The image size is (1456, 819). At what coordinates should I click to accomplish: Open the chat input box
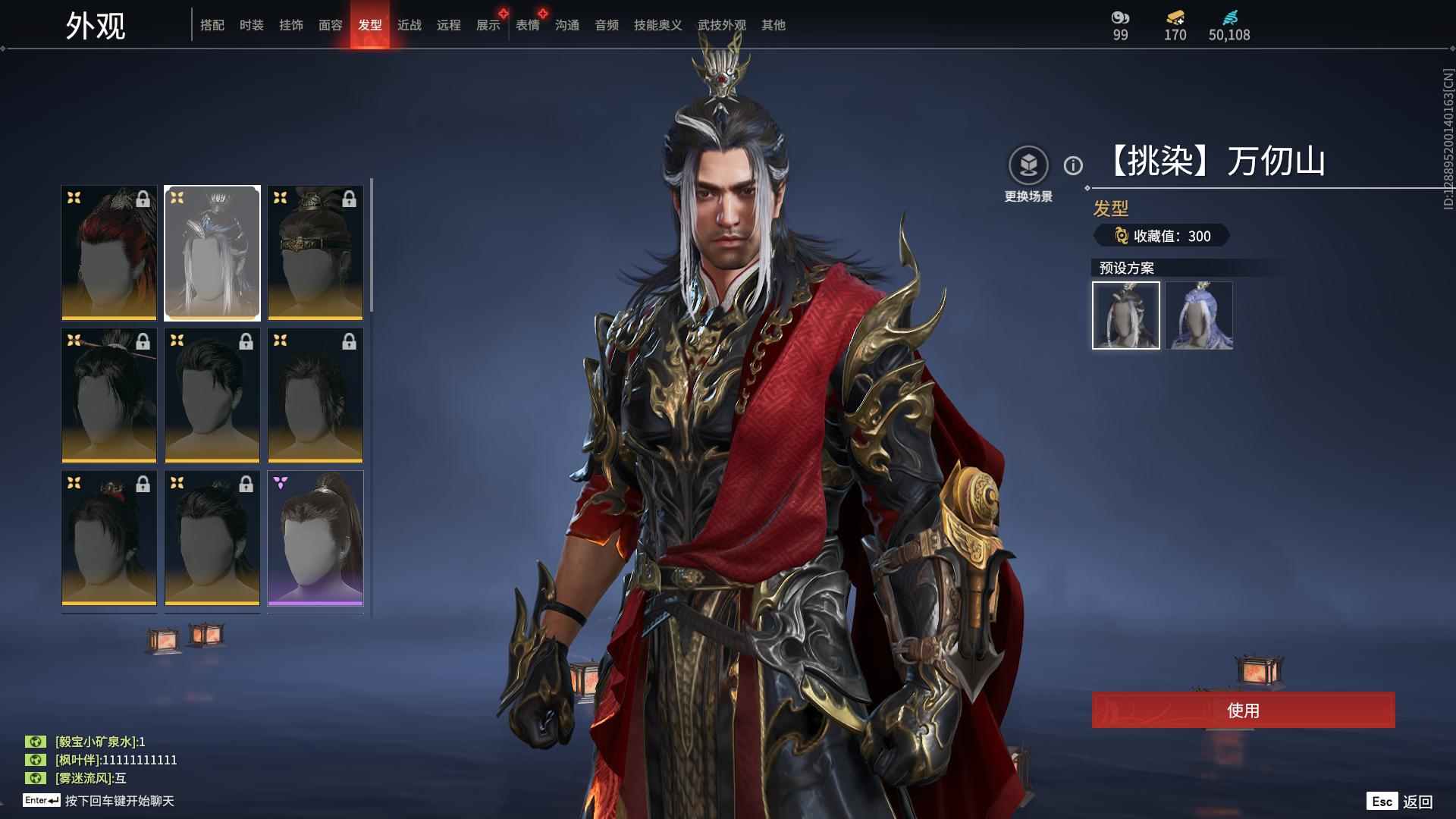point(119,801)
